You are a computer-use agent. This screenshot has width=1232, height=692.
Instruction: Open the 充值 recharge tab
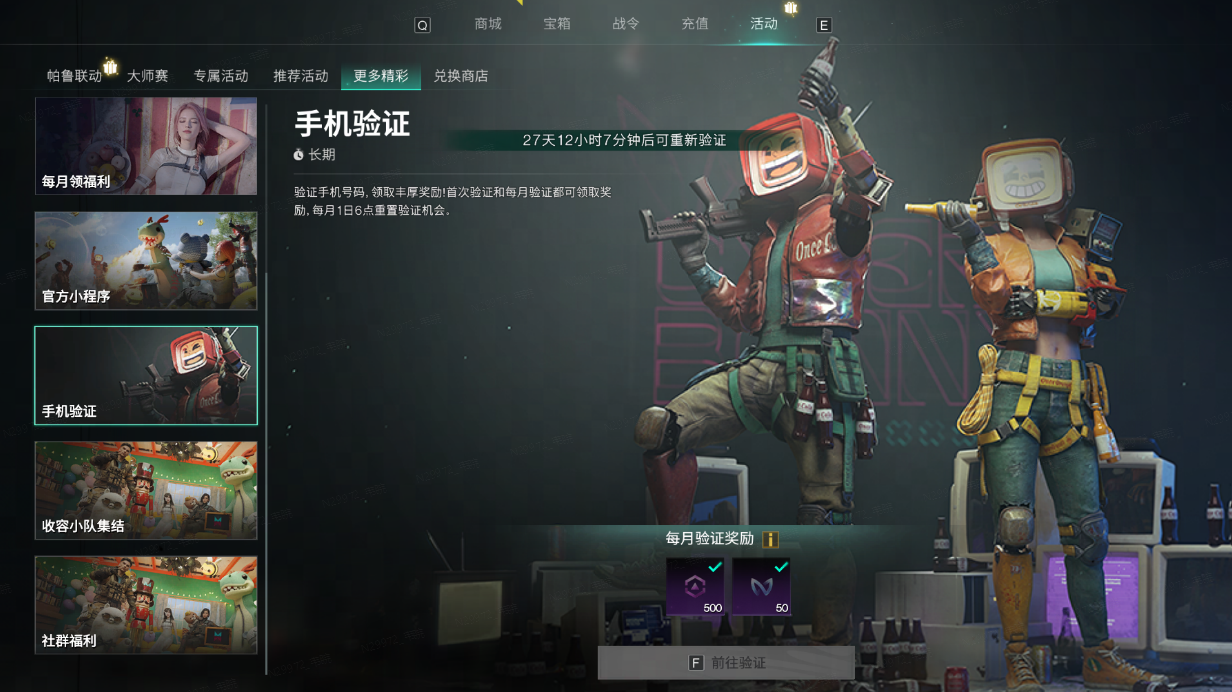coord(695,24)
